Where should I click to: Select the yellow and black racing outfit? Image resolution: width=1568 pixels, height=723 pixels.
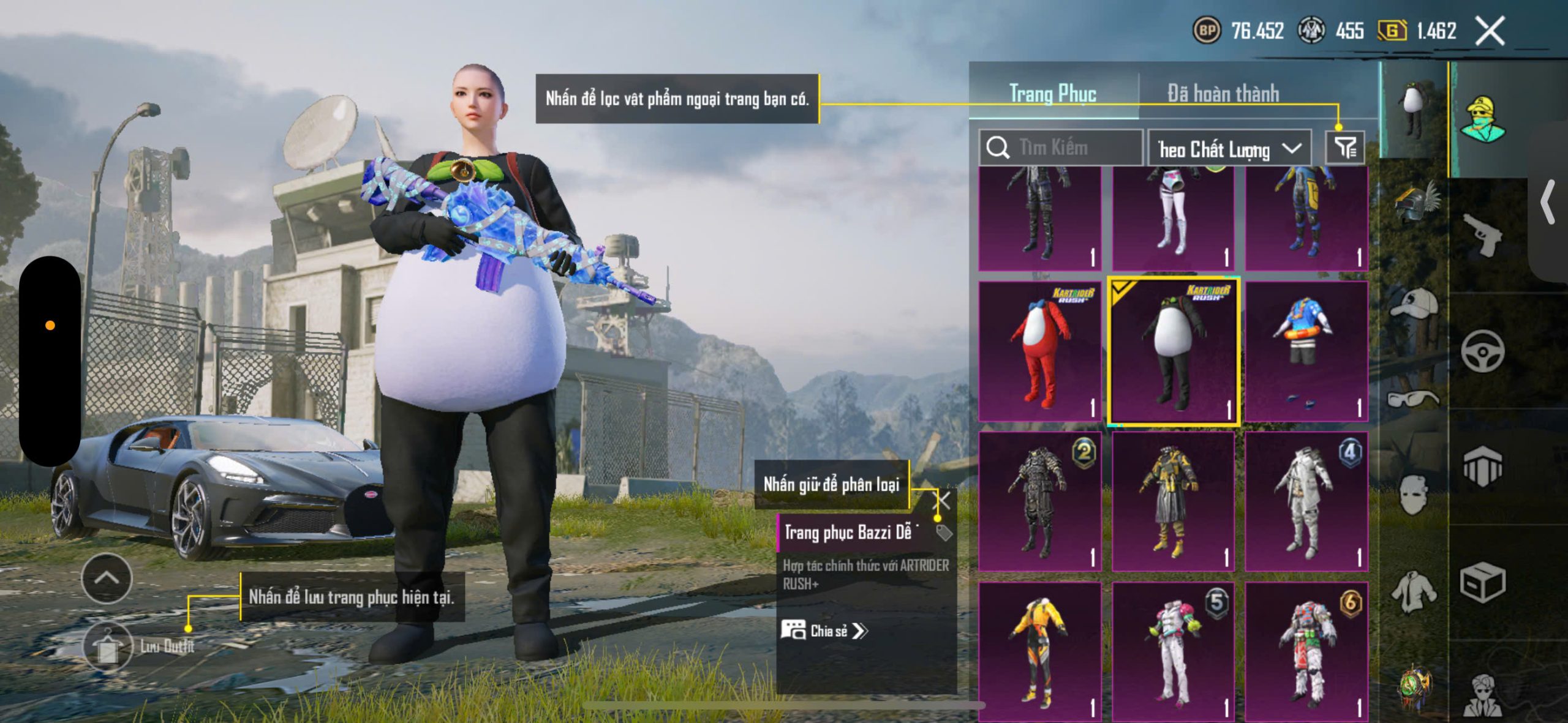1039,651
